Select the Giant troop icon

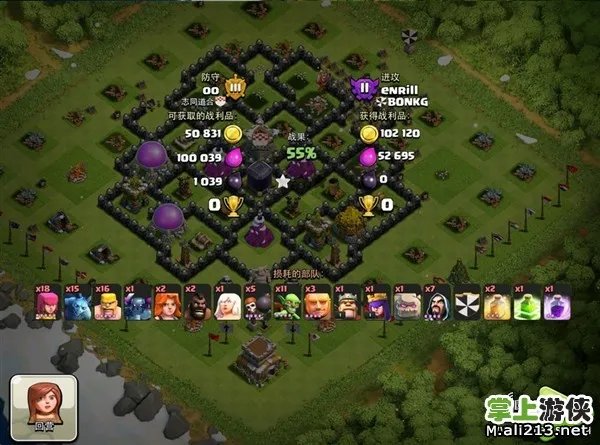[x=317, y=305]
